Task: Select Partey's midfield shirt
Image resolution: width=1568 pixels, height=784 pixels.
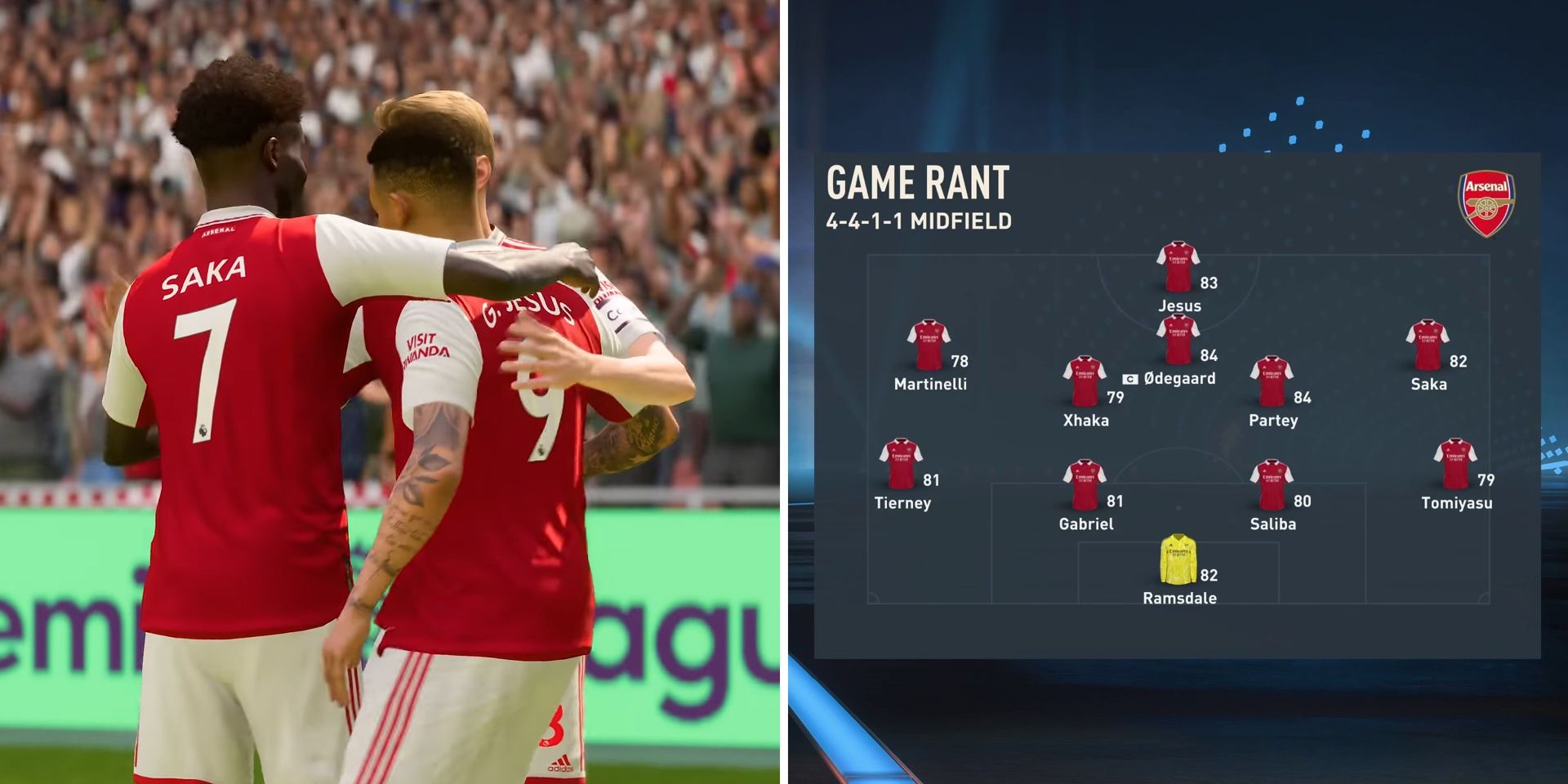Action: (x=1272, y=381)
